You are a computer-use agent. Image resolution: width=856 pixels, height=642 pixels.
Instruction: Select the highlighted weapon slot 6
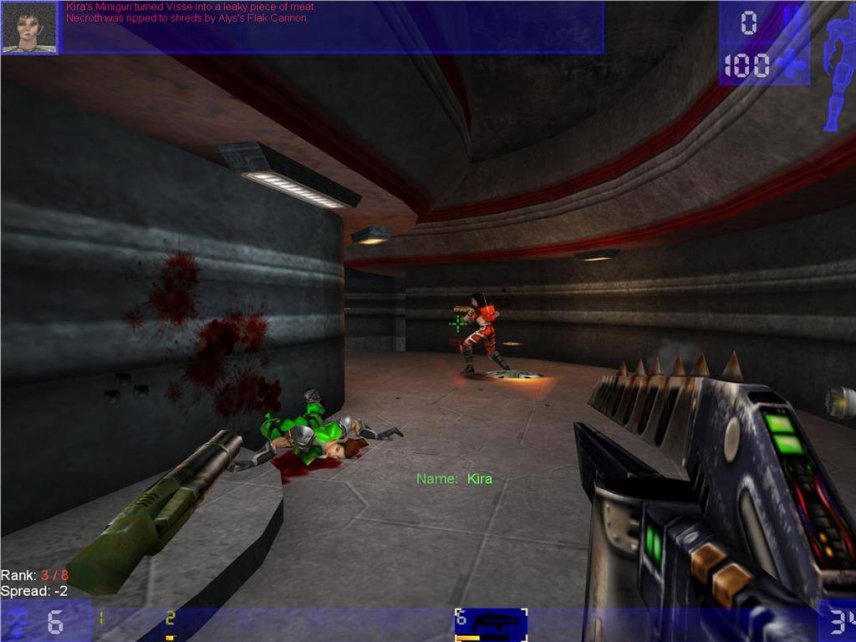pos(490,624)
